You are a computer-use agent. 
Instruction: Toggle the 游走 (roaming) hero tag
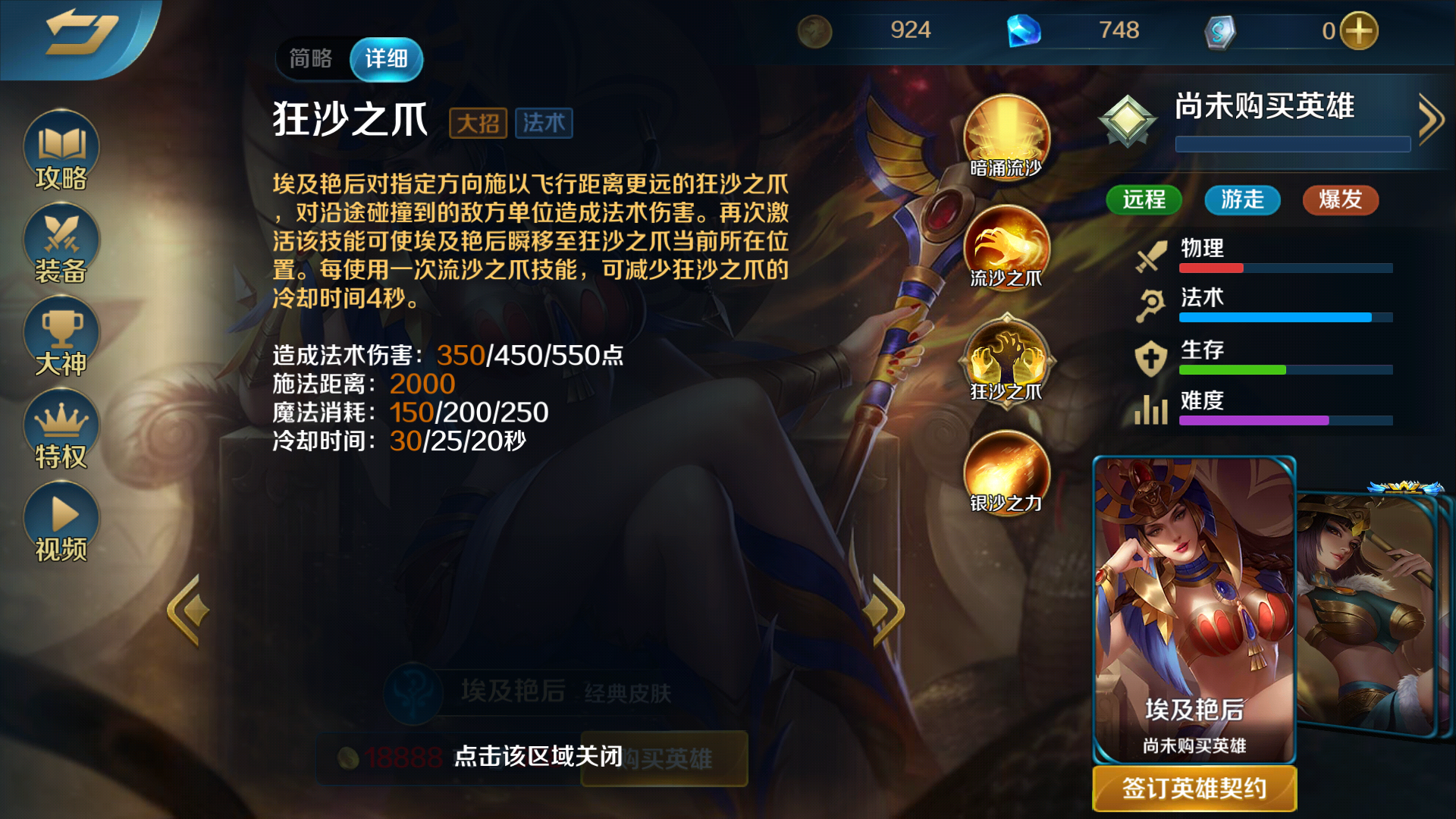click(1241, 200)
